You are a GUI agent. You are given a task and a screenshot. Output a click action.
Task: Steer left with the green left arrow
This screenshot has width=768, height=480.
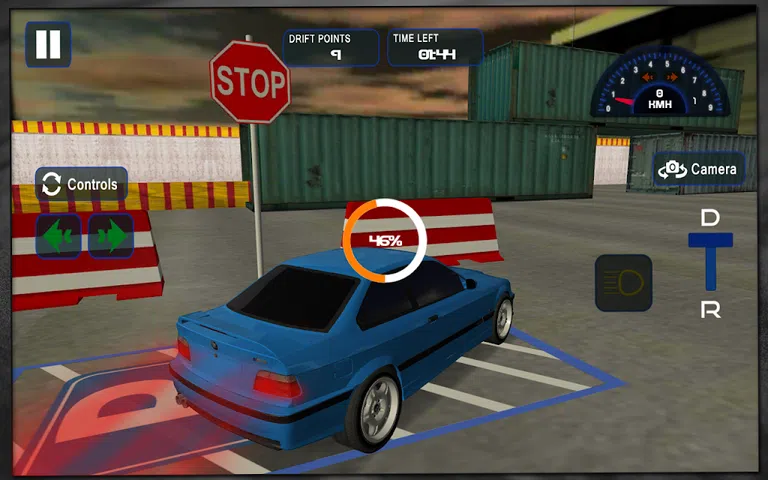click(x=59, y=236)
